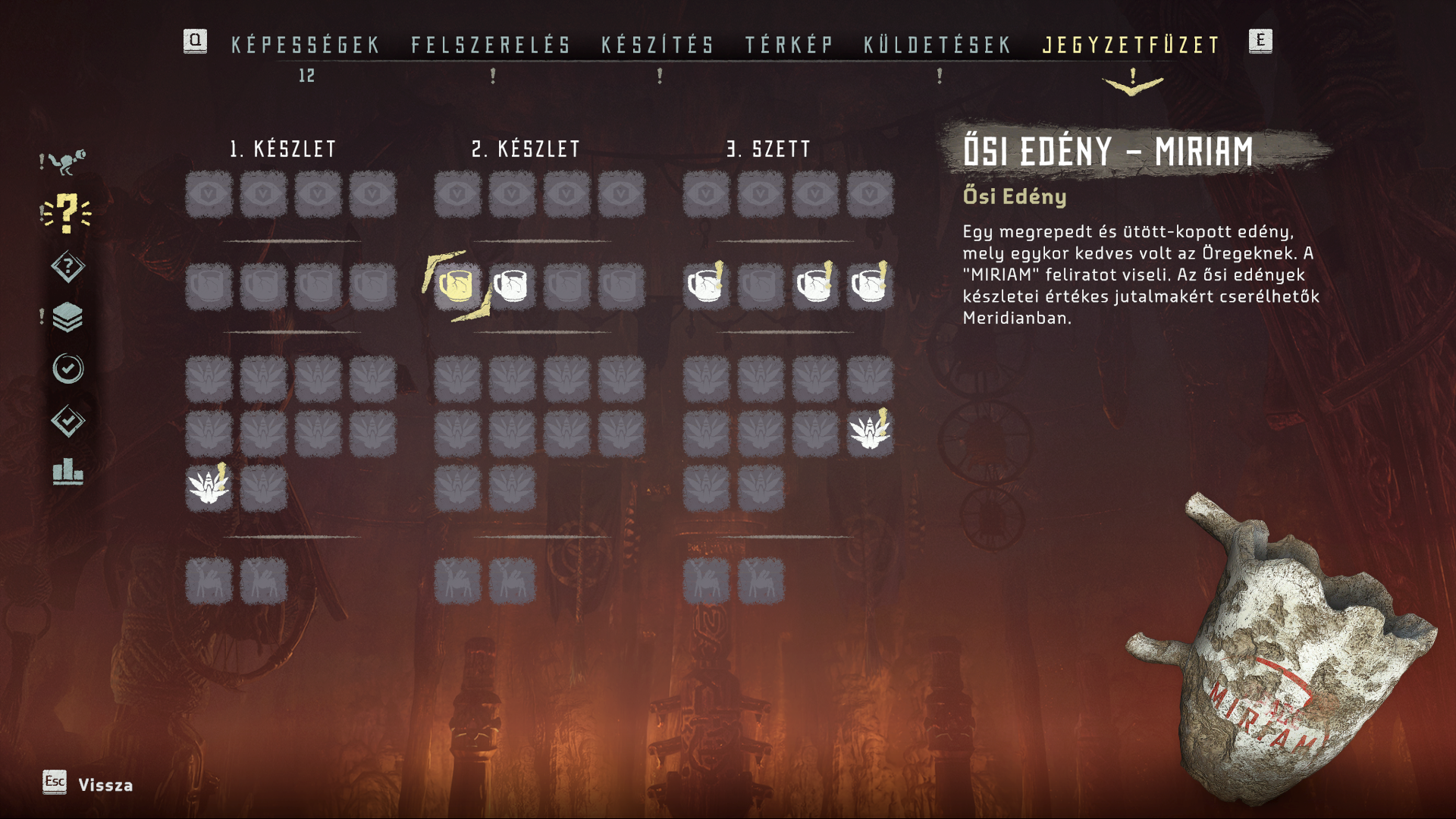
Task: Open the Felszerelés tab
Action: tap(491, 45)
